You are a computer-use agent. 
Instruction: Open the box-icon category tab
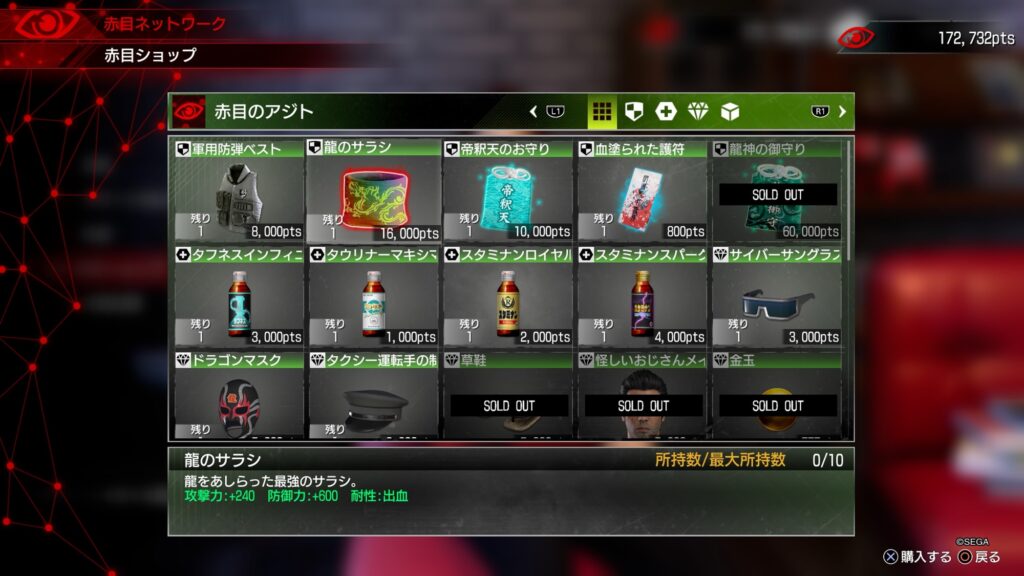click(730, 111)
